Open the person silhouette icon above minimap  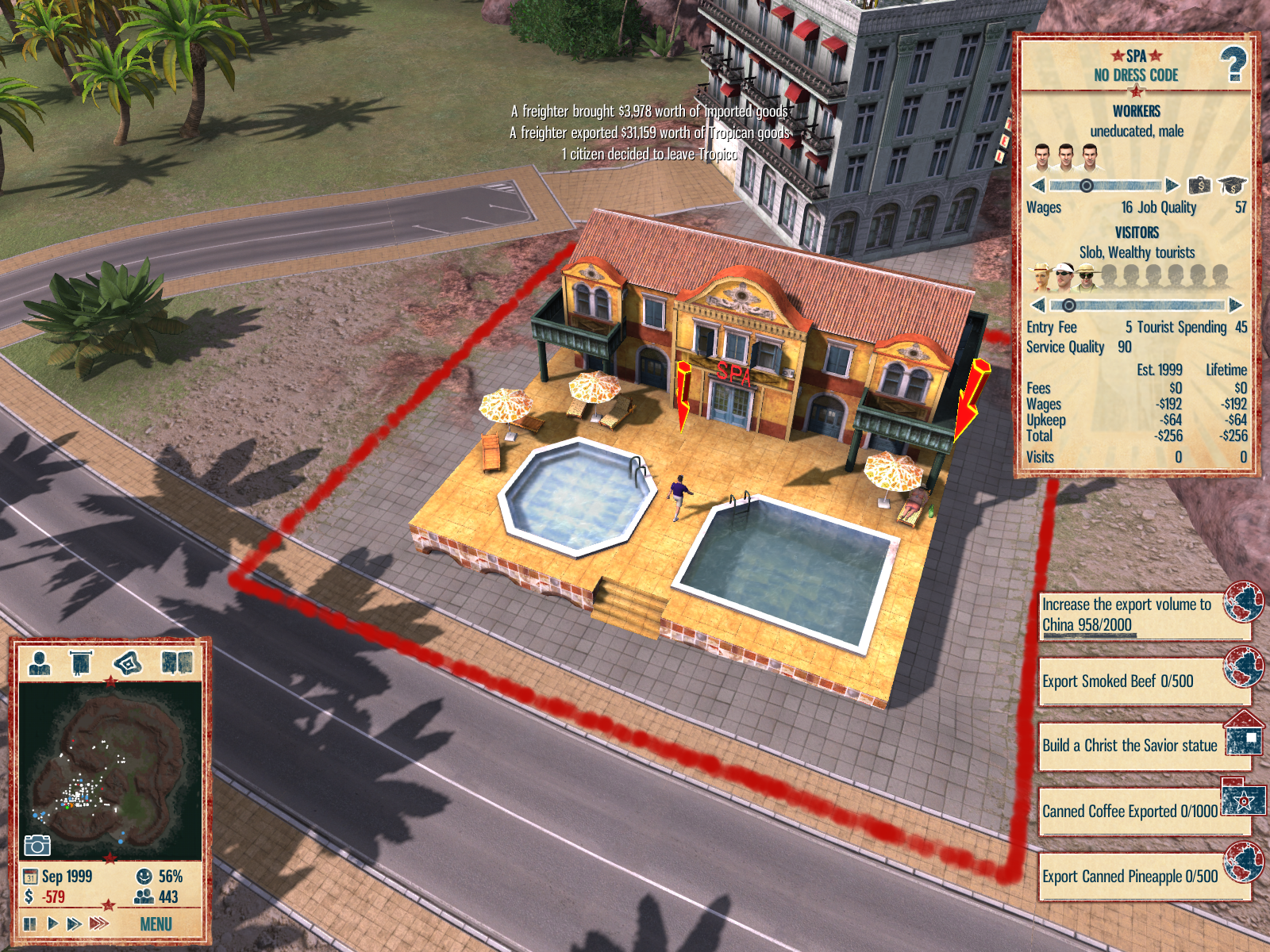click(x=39, y=662)
